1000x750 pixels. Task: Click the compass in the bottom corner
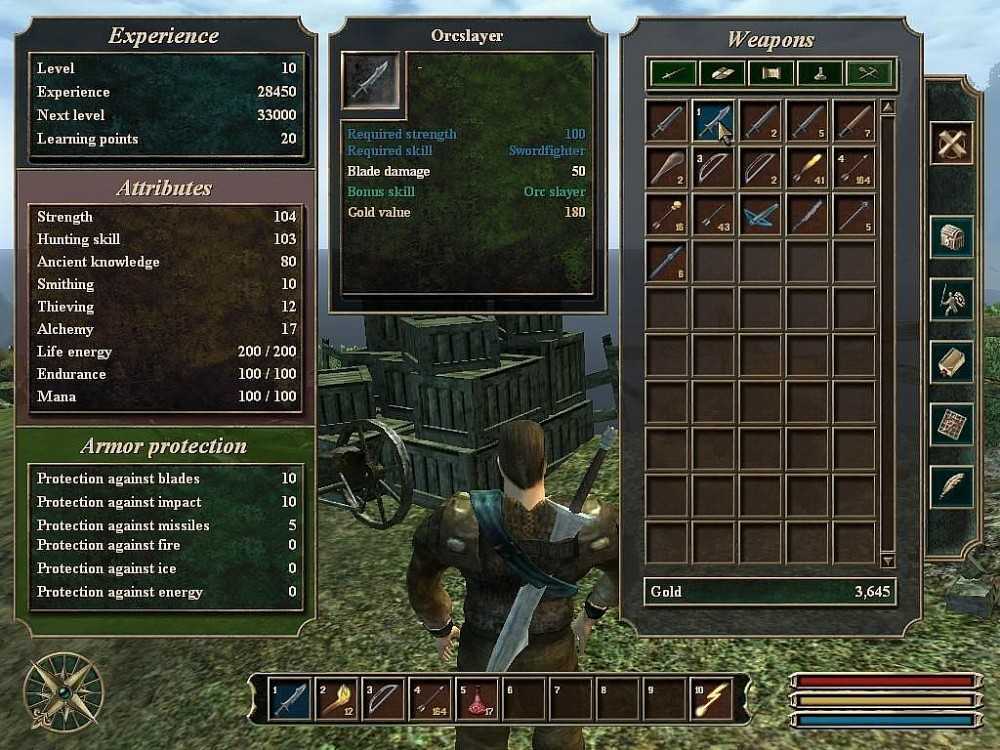click(x=63, y=692)
